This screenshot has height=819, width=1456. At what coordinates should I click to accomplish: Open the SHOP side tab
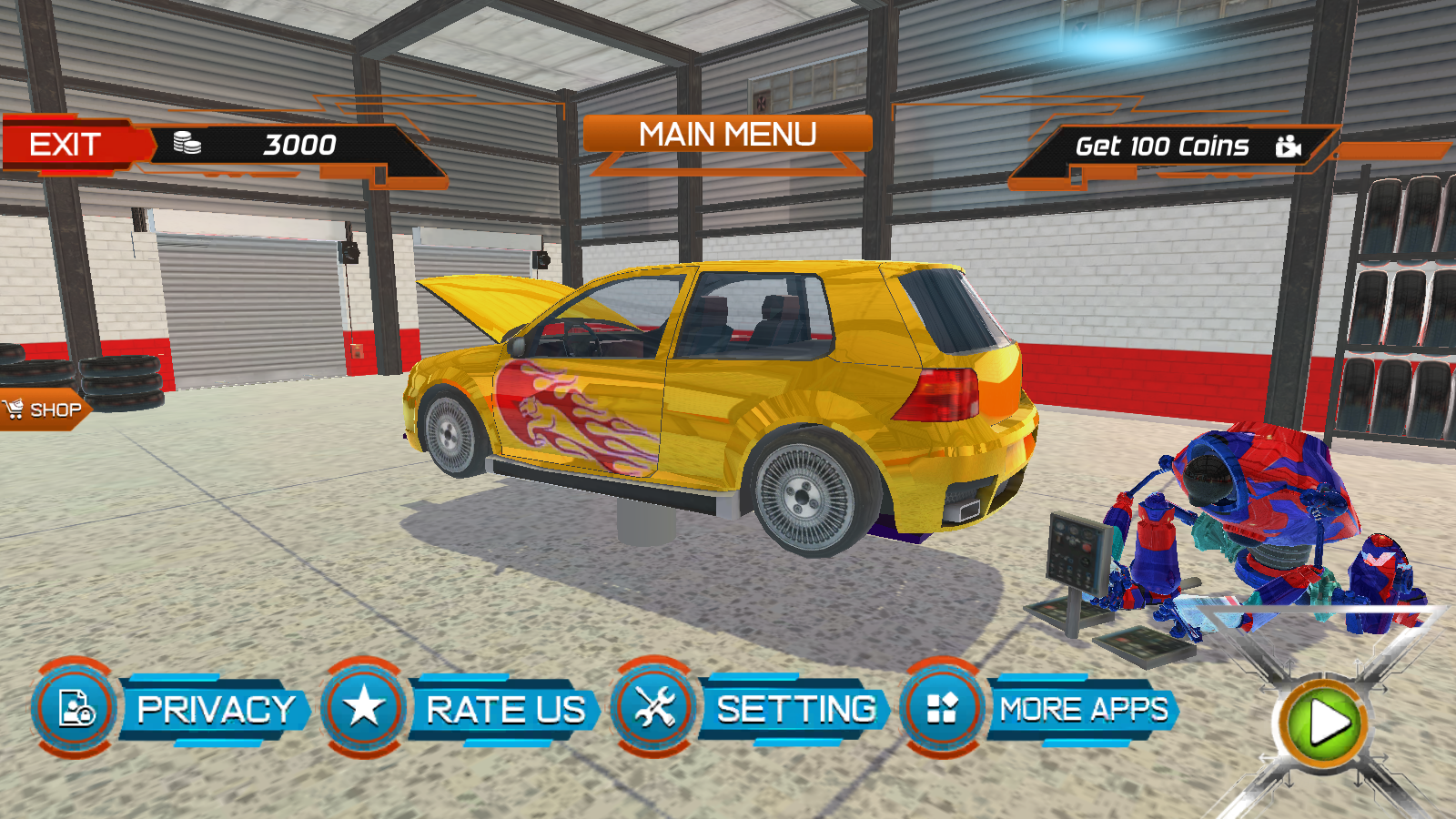point(45,409)
